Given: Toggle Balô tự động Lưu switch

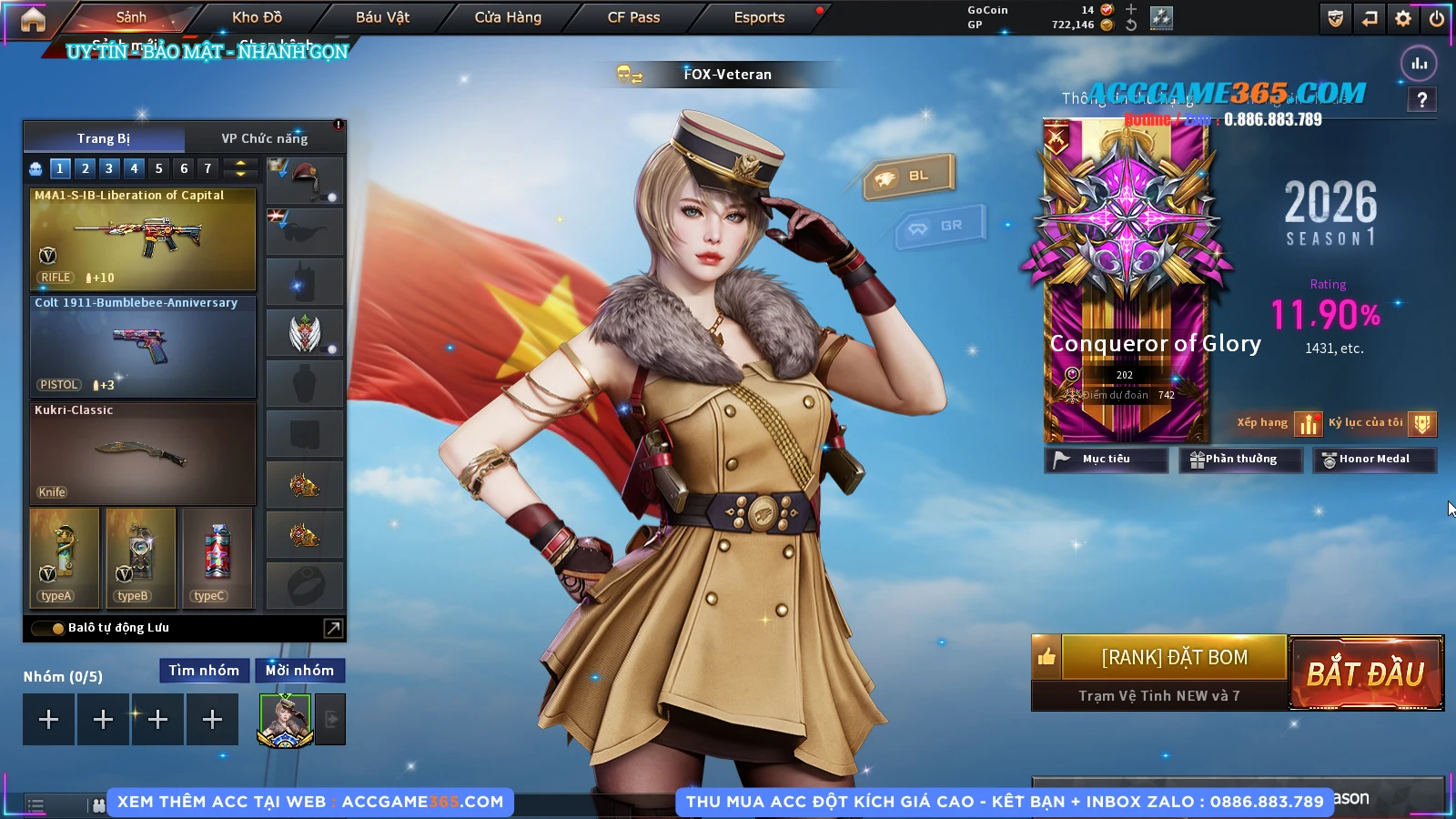Looking at the screenshot, I should (48, 628).
